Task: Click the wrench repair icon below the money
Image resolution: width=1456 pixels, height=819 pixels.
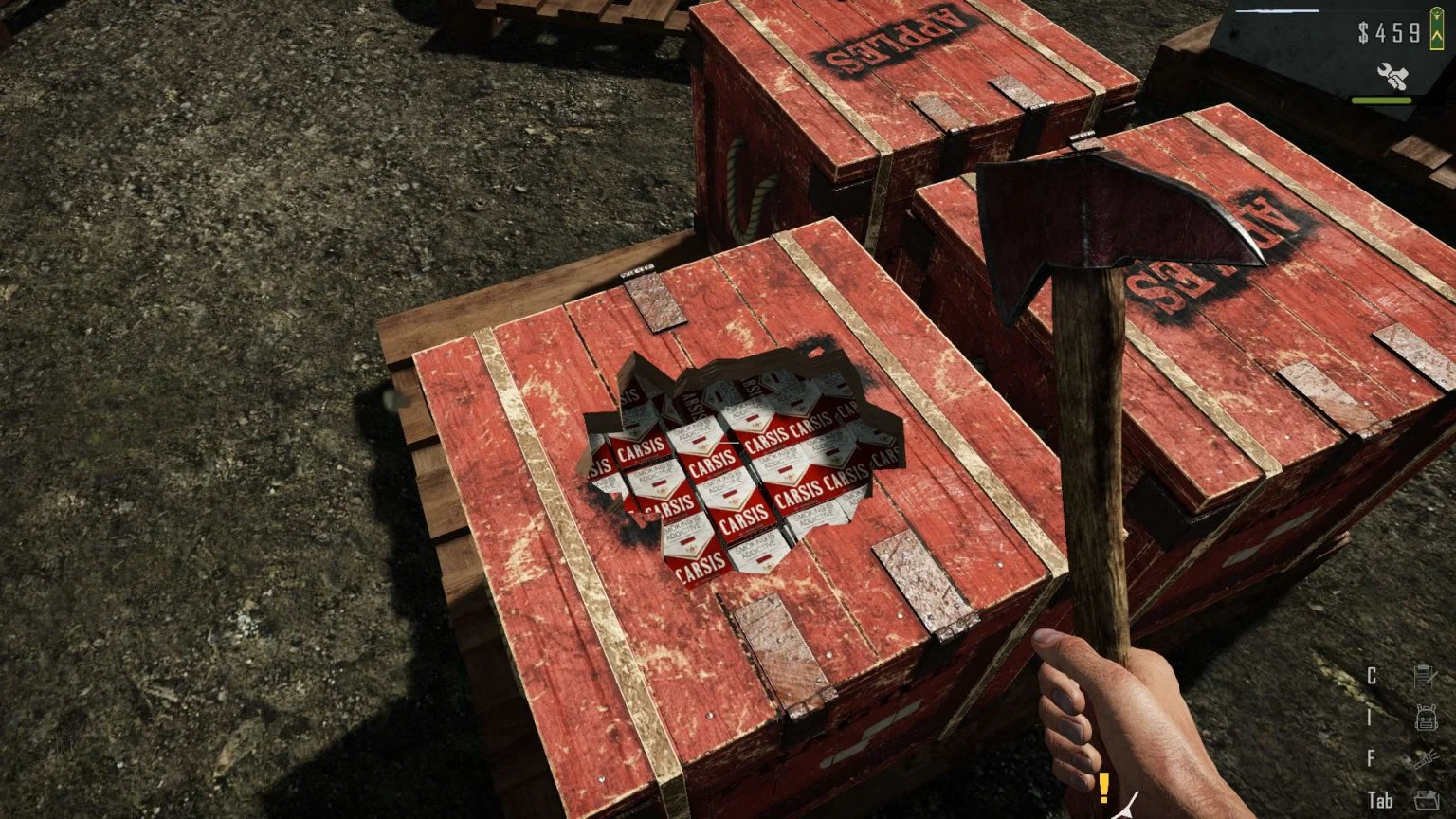Action: [1392, 74]
